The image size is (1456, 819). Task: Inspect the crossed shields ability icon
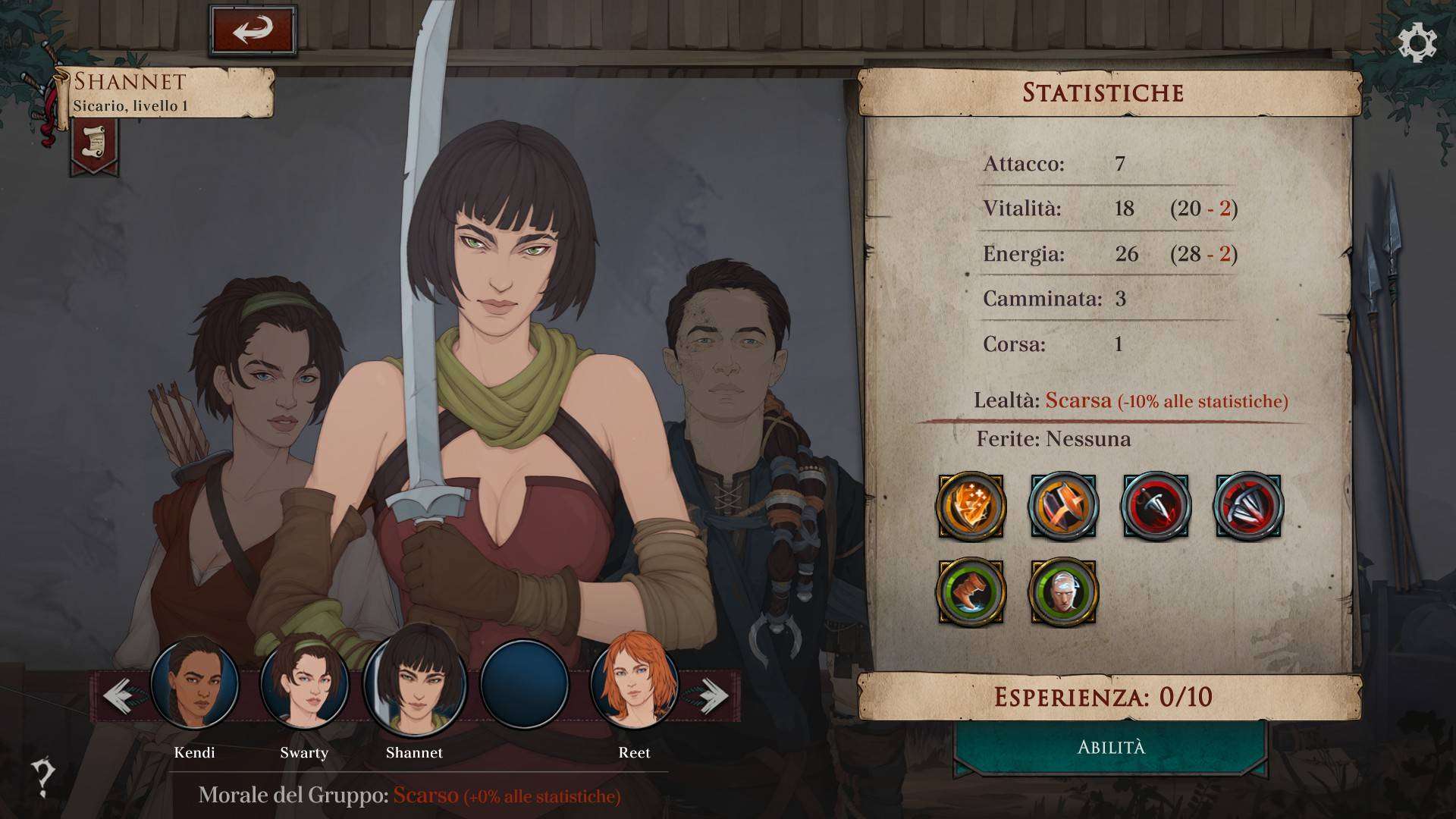pos(1063,507)
